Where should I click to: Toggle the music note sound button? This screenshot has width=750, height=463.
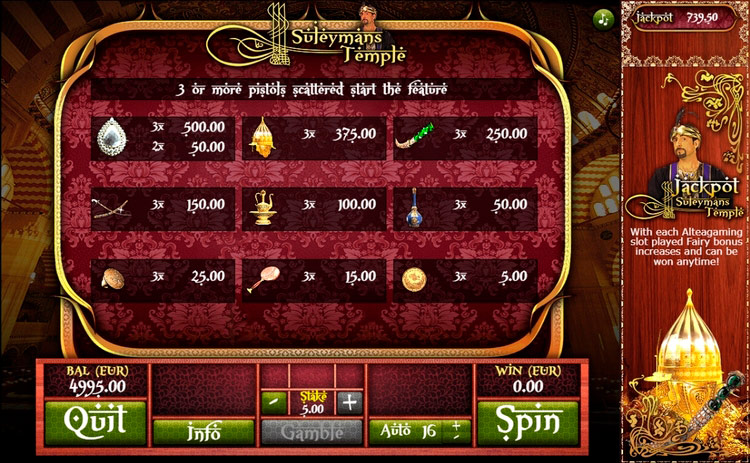coord(603,18)
